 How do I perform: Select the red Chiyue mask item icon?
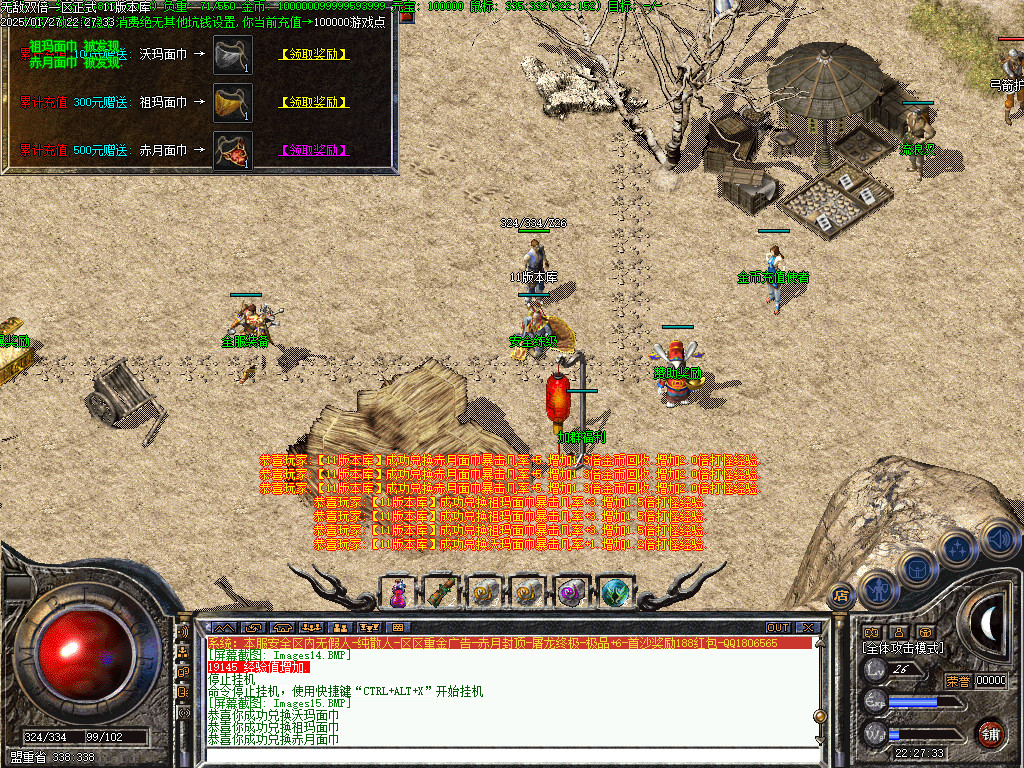[x=232, y=151]
